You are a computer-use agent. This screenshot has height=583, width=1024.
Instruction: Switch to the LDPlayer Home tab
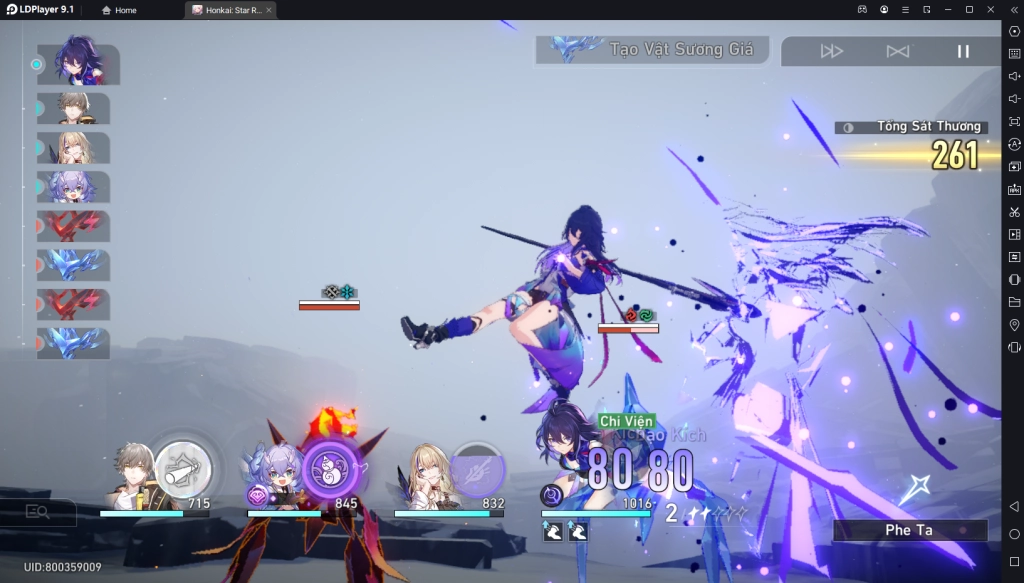tap(119, 10)
